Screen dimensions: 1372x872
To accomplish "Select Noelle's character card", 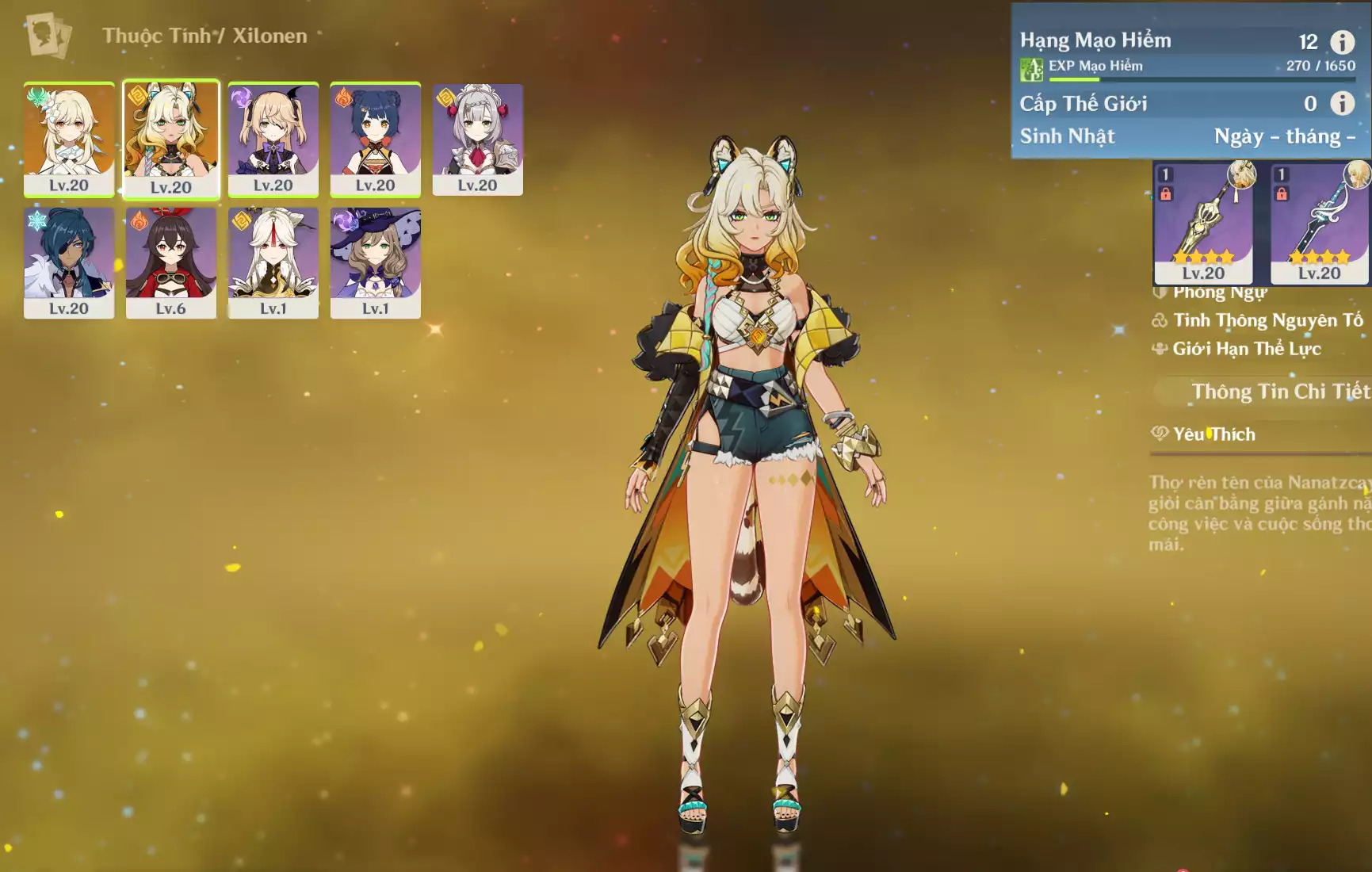I will coord(477,139).
